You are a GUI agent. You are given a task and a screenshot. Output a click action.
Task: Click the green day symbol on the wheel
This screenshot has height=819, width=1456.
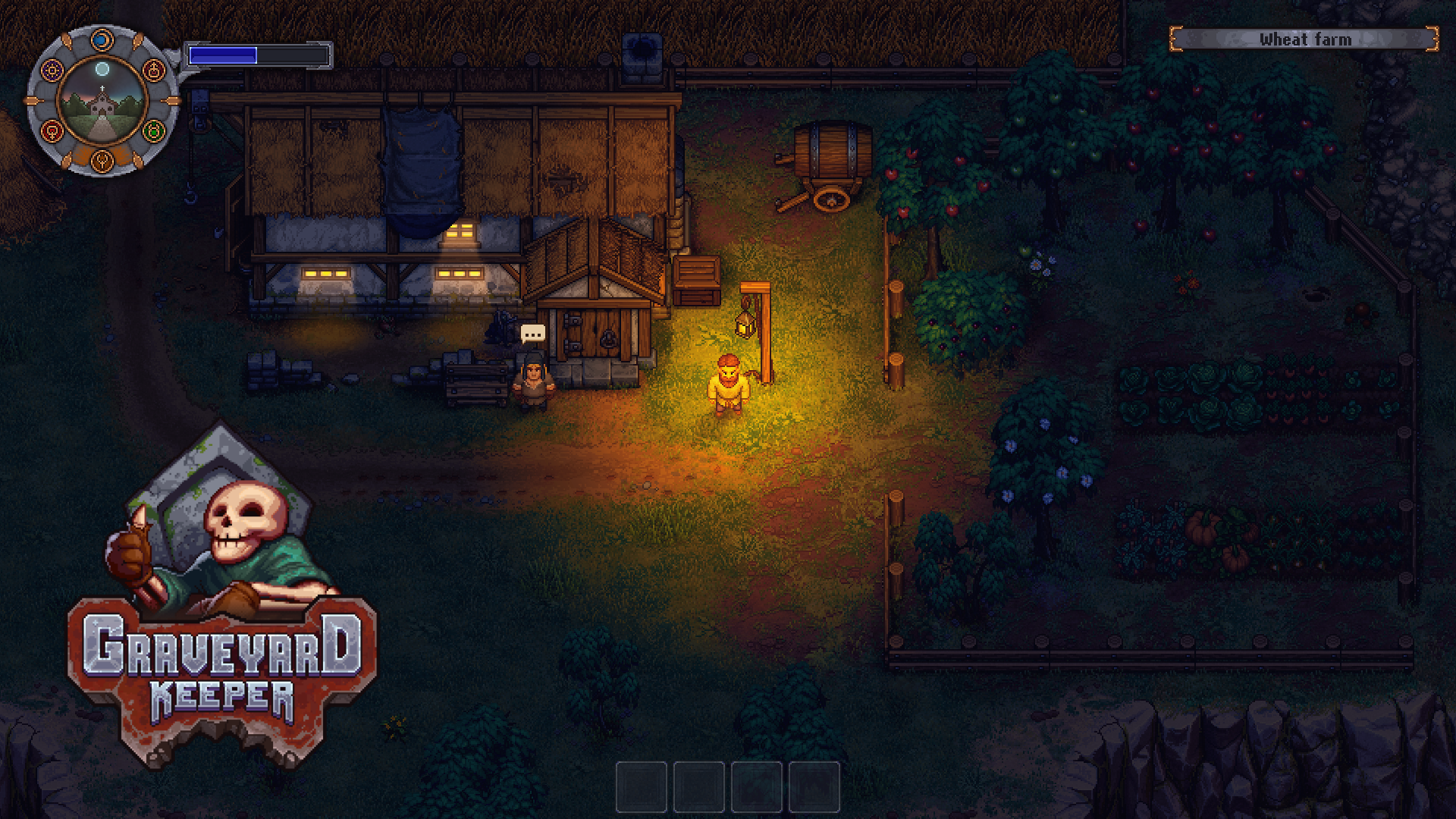click(154, 130)
